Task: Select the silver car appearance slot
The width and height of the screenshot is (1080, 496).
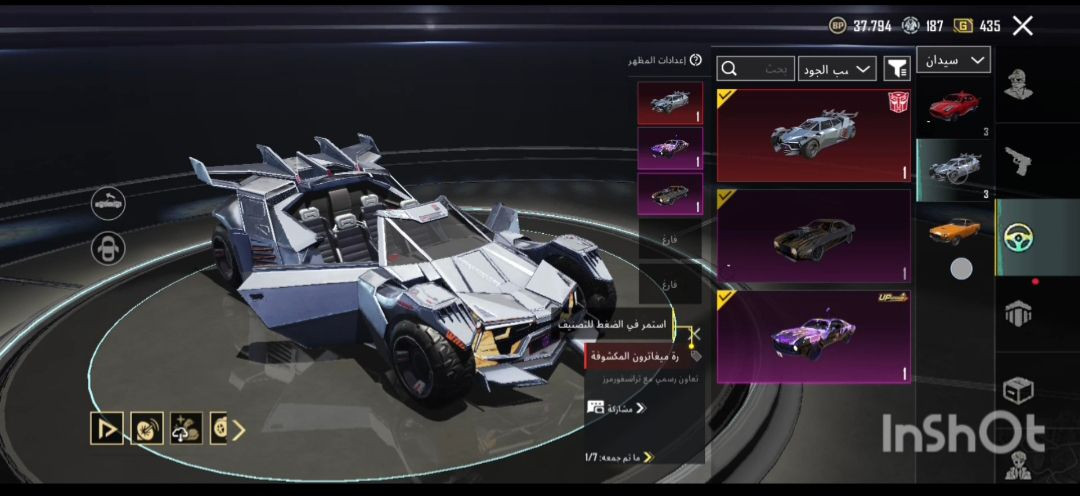Action: click(669, 103)
